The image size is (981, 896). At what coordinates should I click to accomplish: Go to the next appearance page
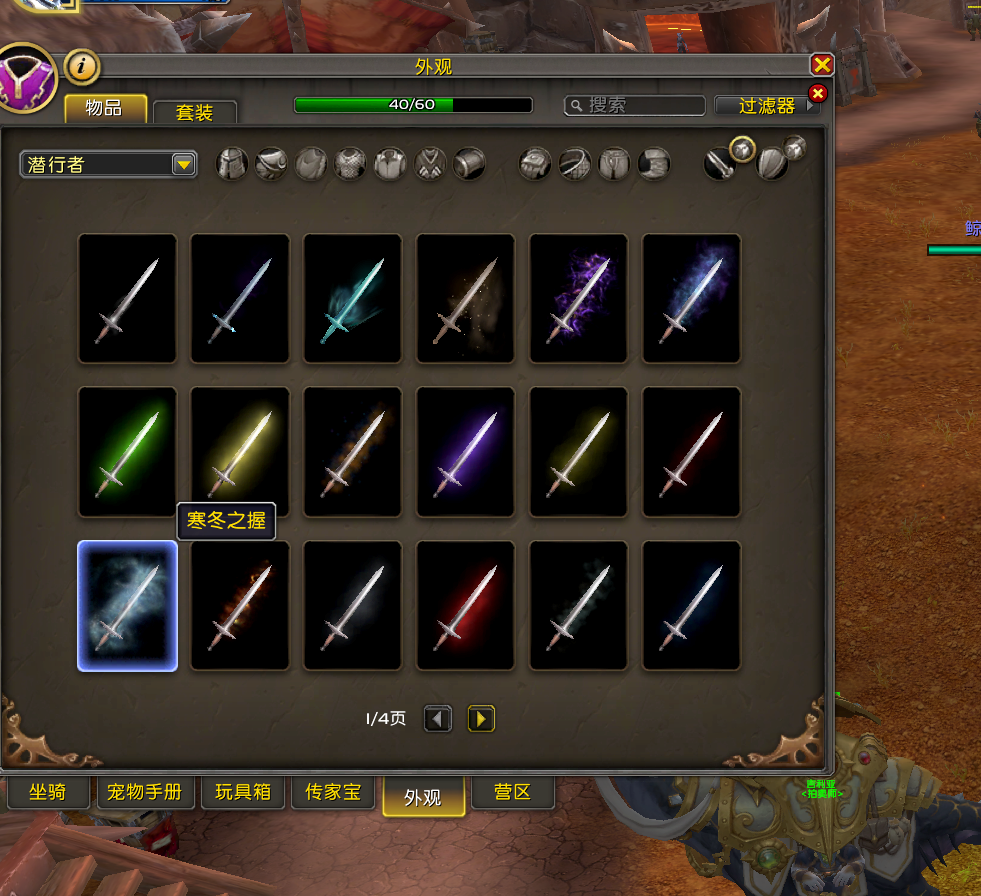[x=481, y=719]
